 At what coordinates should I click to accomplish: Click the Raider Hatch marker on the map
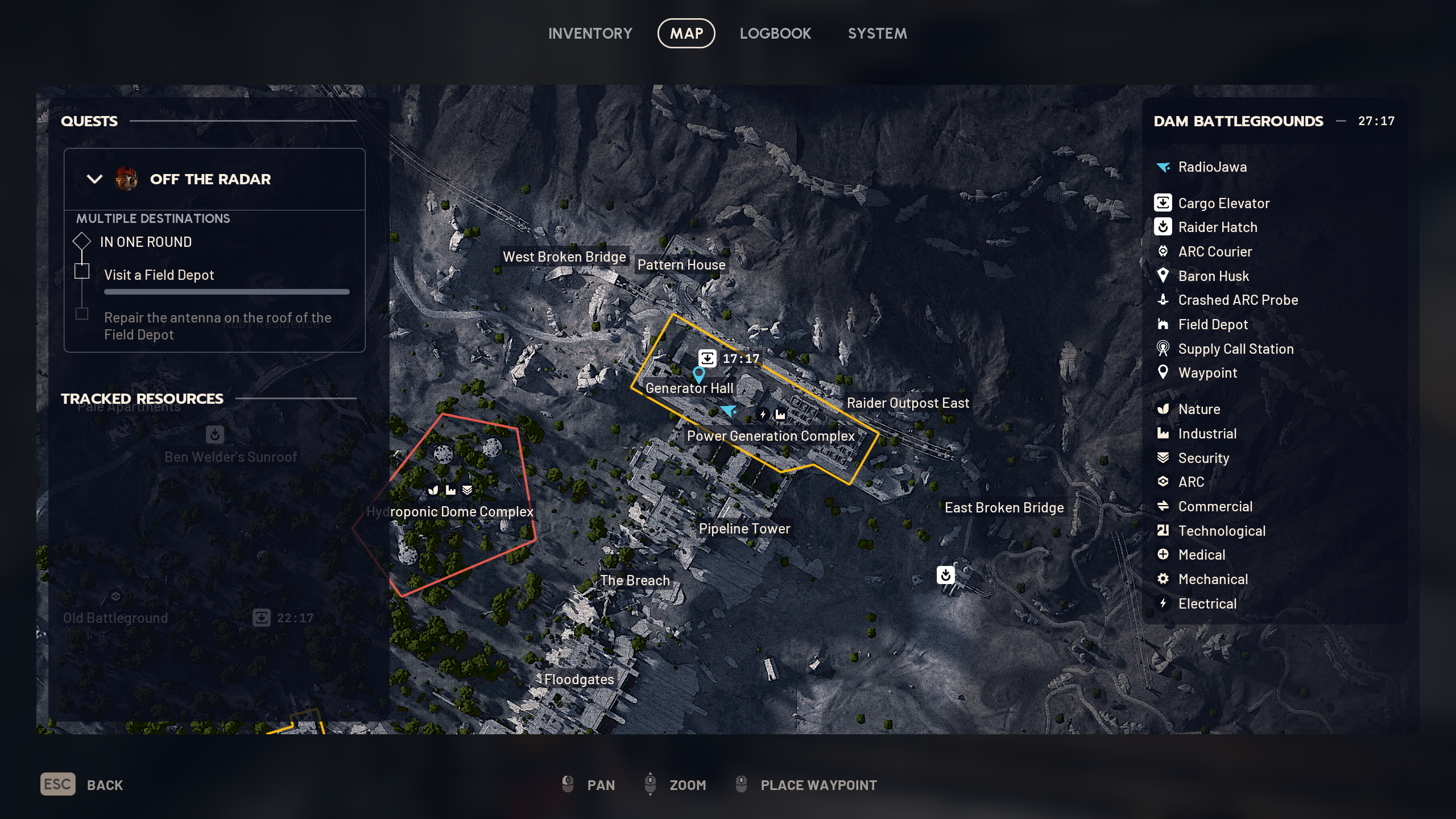(x=945, y=575)
